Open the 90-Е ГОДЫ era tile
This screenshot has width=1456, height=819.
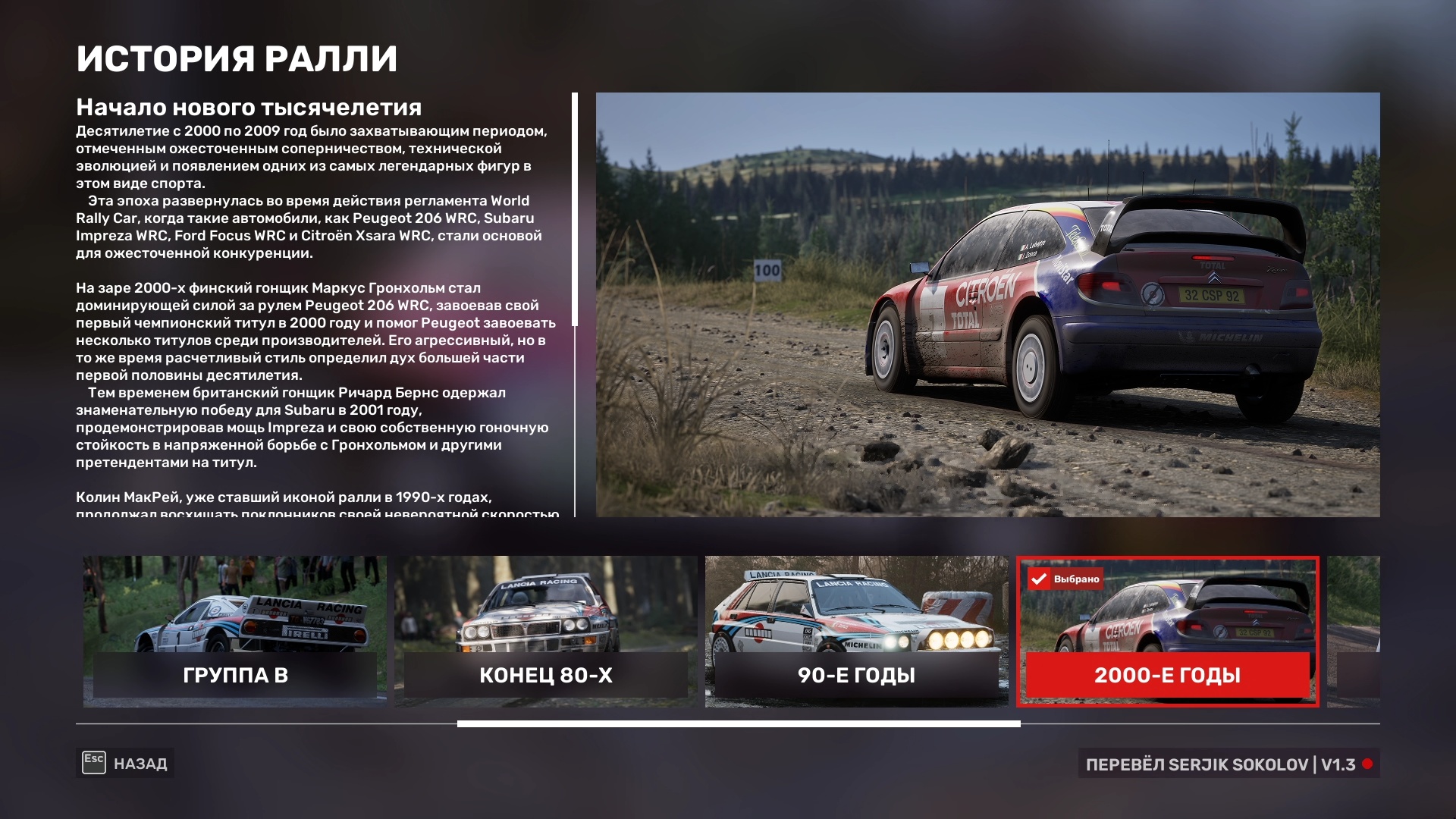(856, 631)
